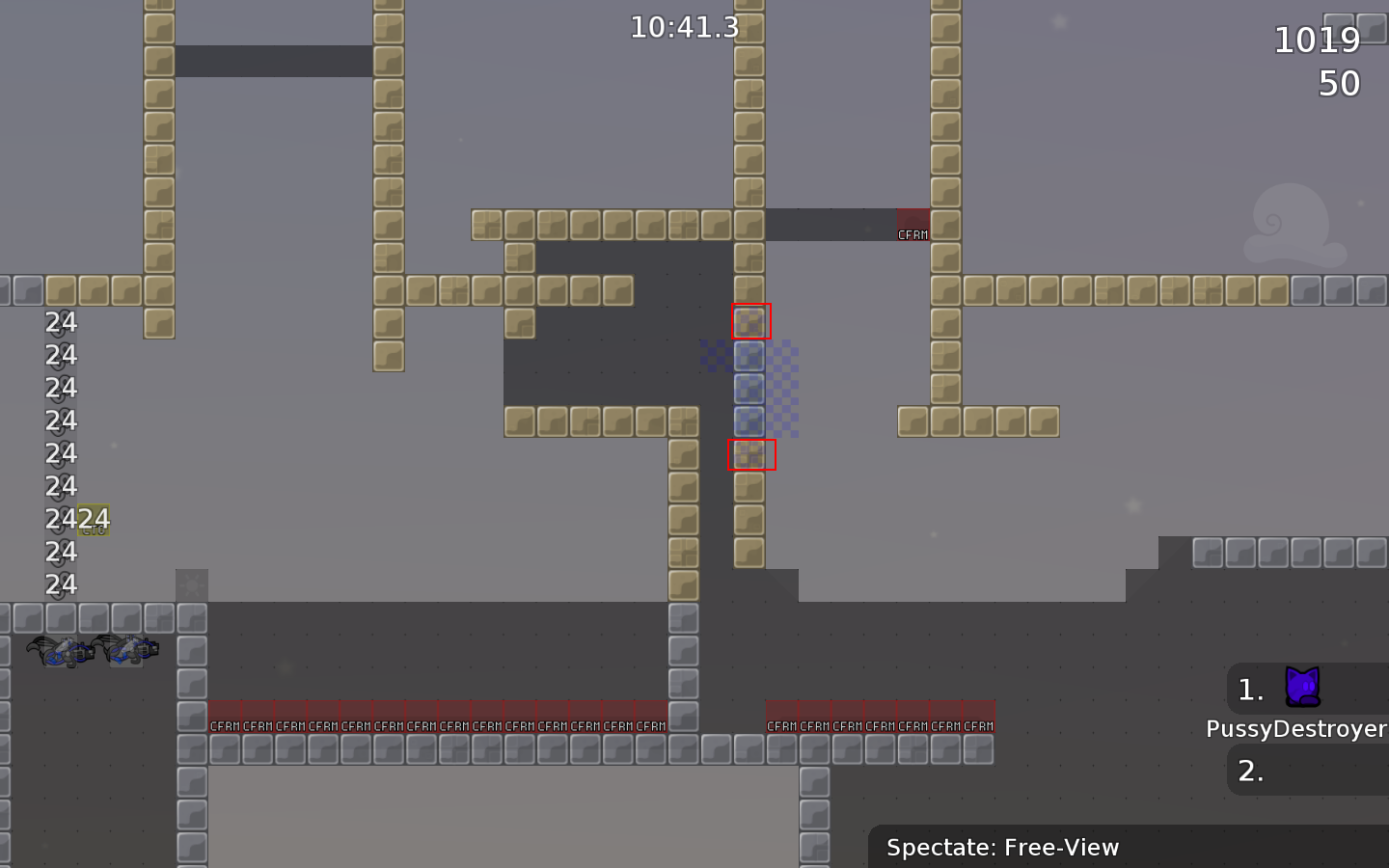Click the 1019 score counter
Screen dimensions: 1389x868
click(1318, 41)
